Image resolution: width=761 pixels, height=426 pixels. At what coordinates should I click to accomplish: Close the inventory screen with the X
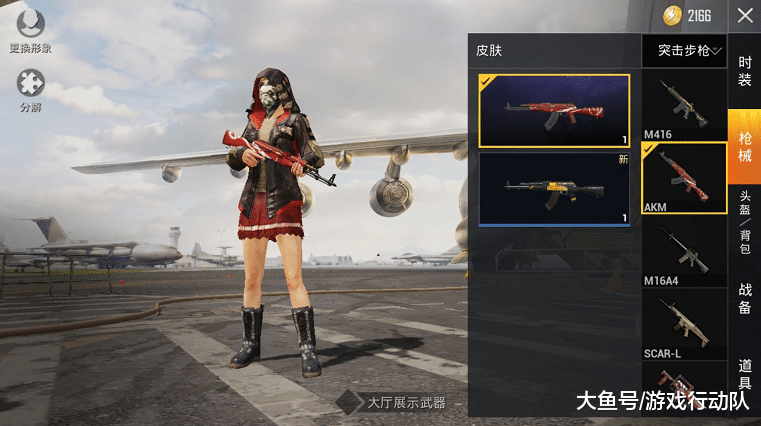[x=745, y=15]
